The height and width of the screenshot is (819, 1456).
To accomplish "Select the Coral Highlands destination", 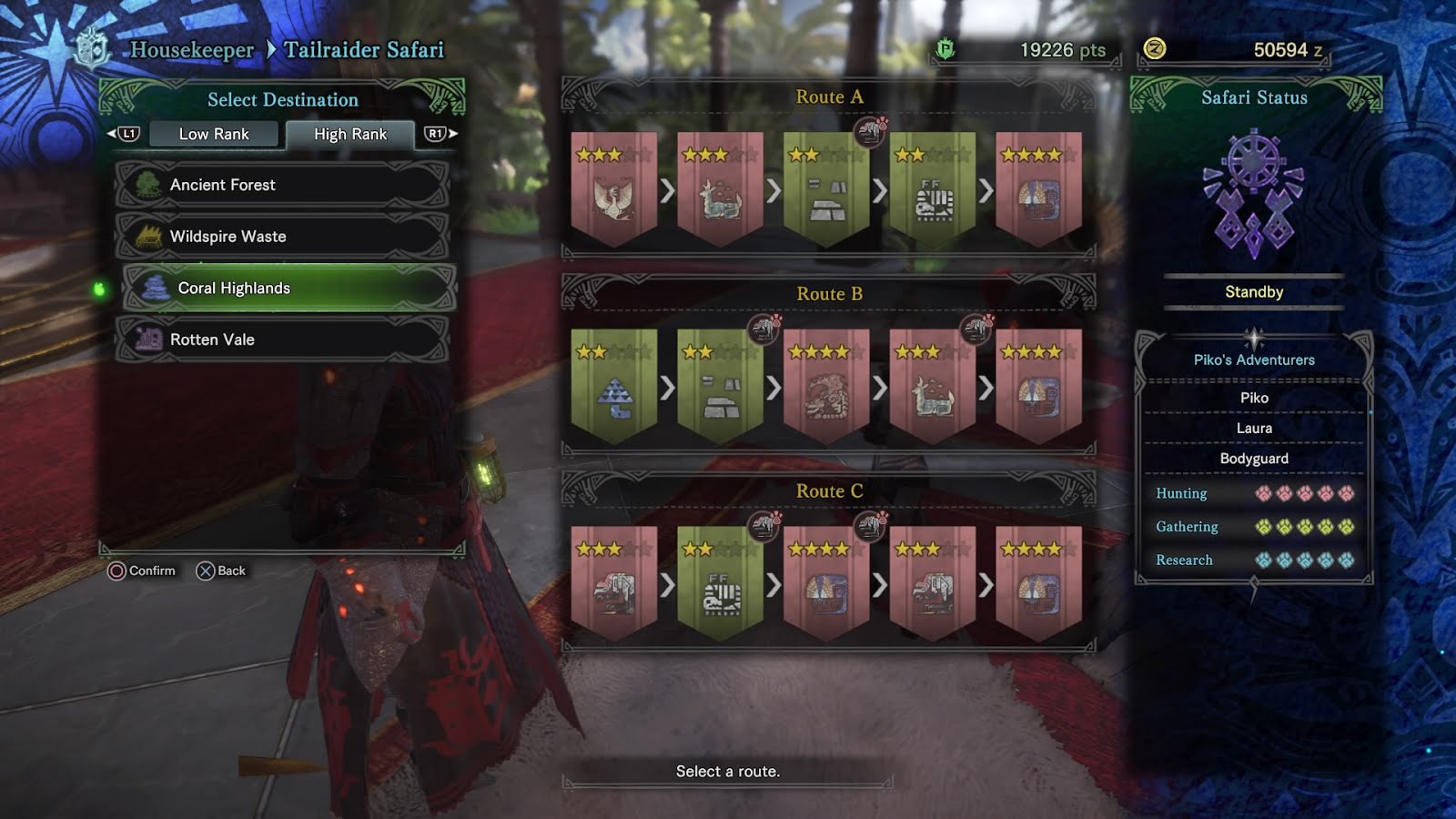I will click(x=289, y=288).
